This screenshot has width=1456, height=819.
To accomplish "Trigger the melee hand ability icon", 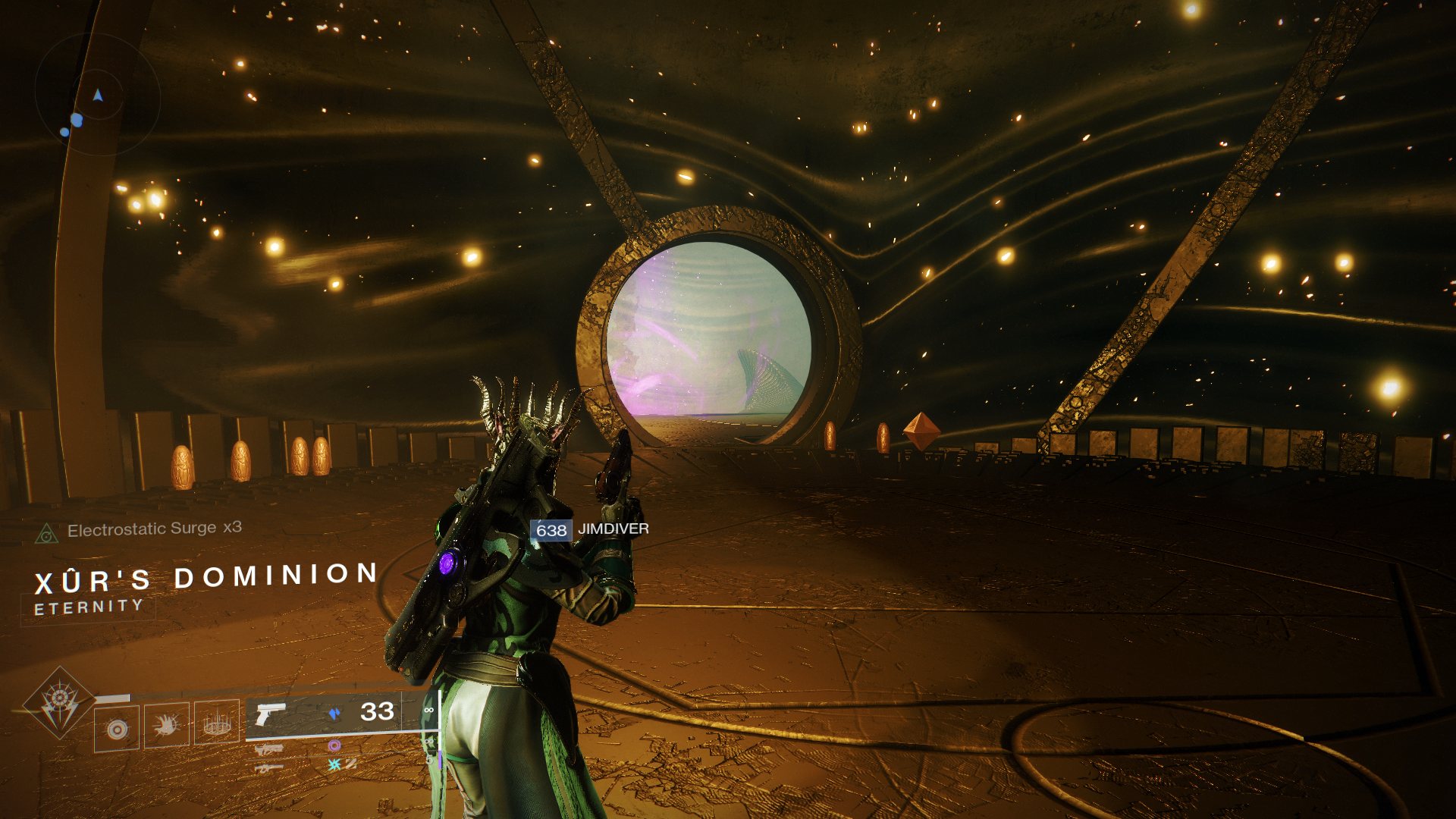I will (x=167, y=726).
